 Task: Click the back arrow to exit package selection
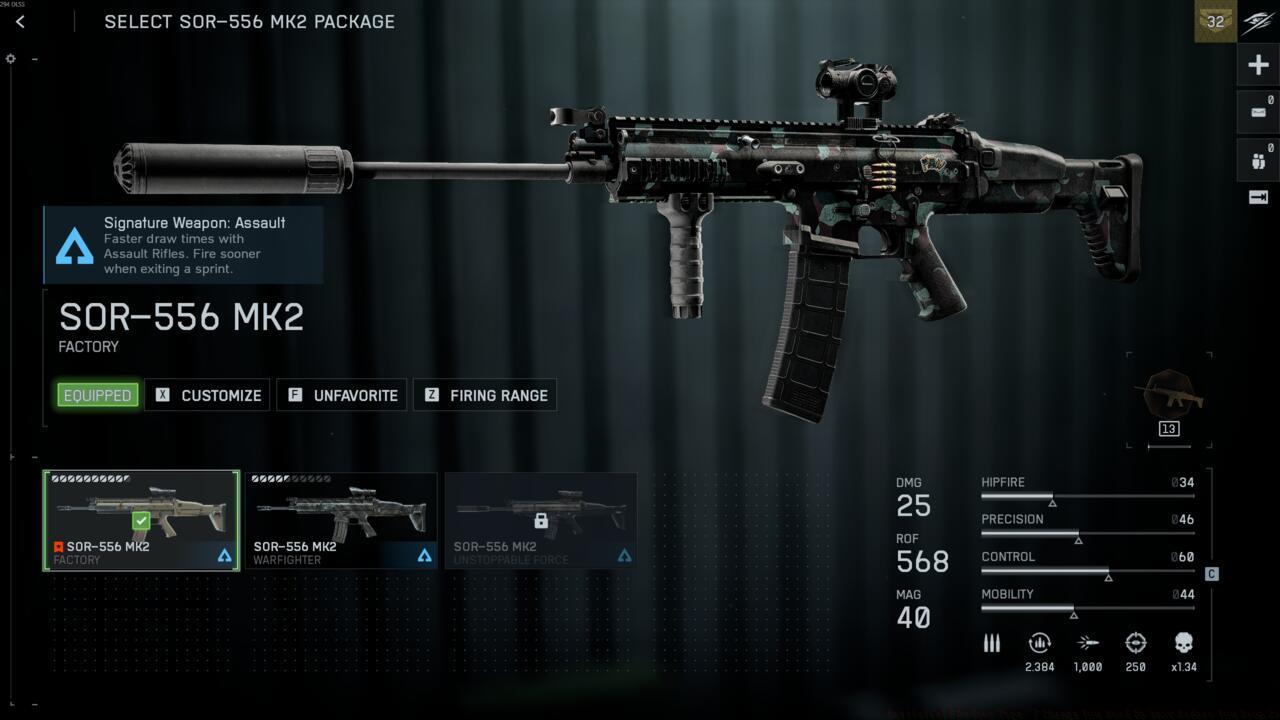21,21
